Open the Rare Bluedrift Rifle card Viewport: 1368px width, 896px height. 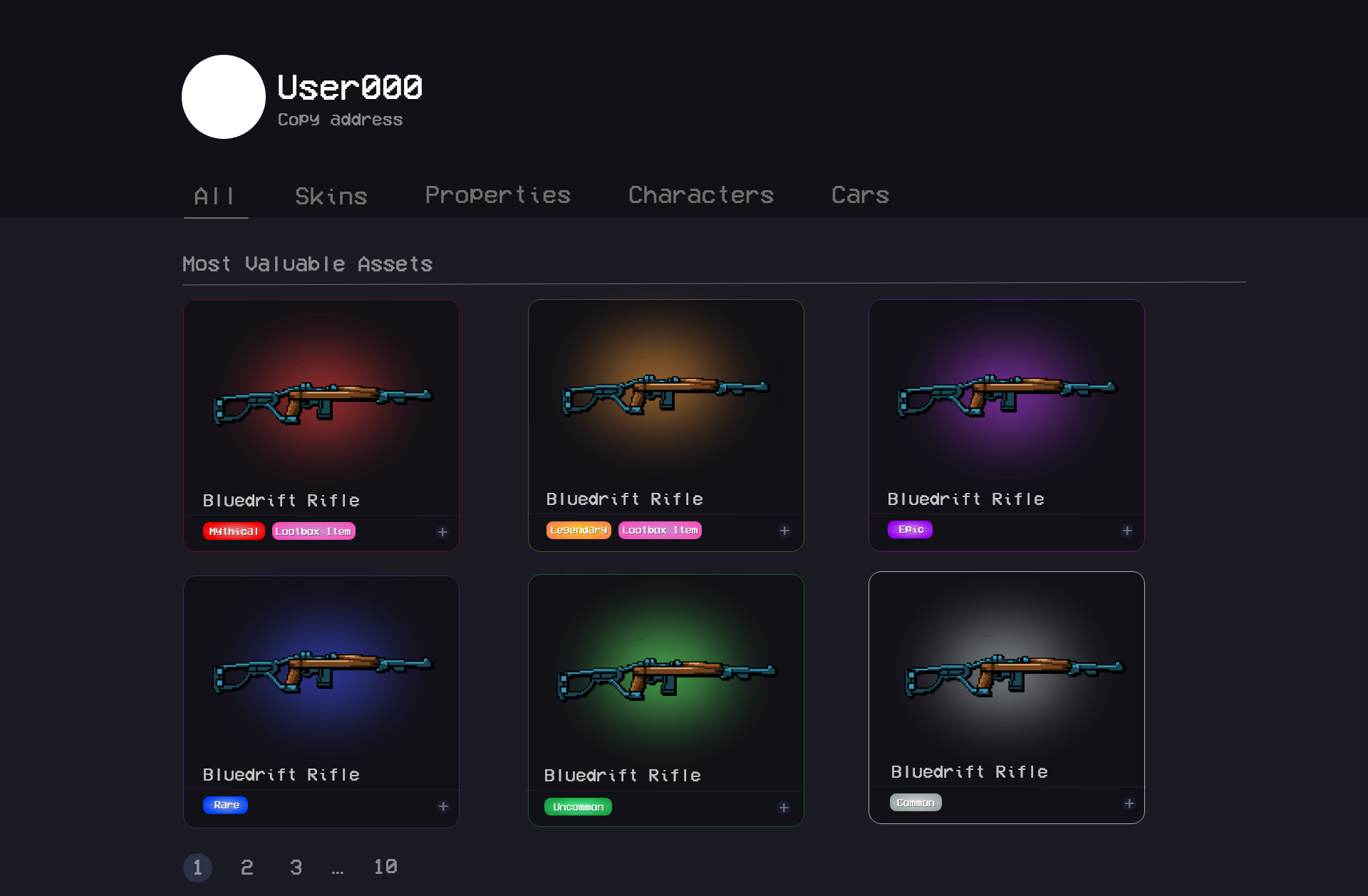point(321,680)
